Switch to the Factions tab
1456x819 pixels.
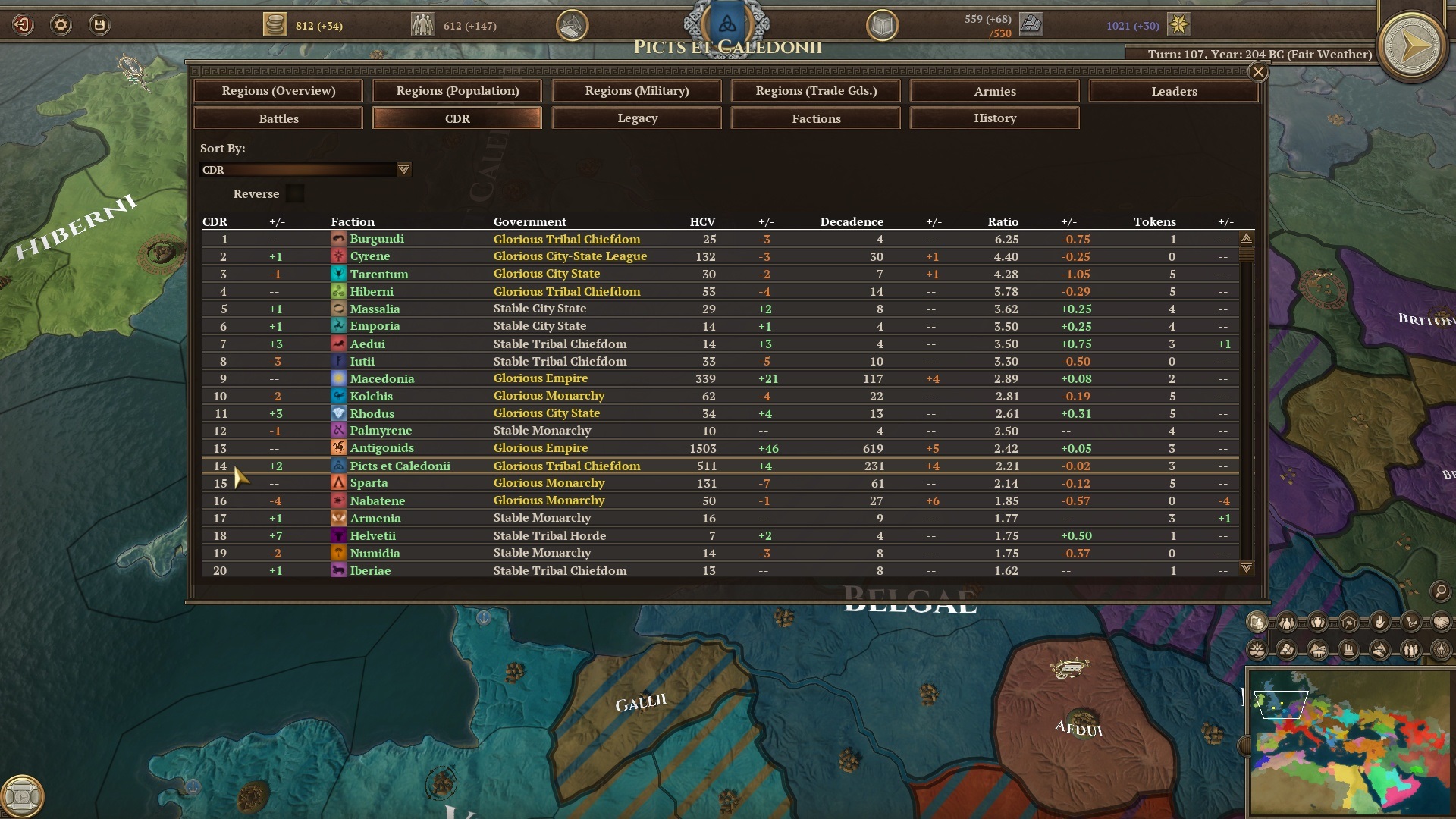[815, 118]
